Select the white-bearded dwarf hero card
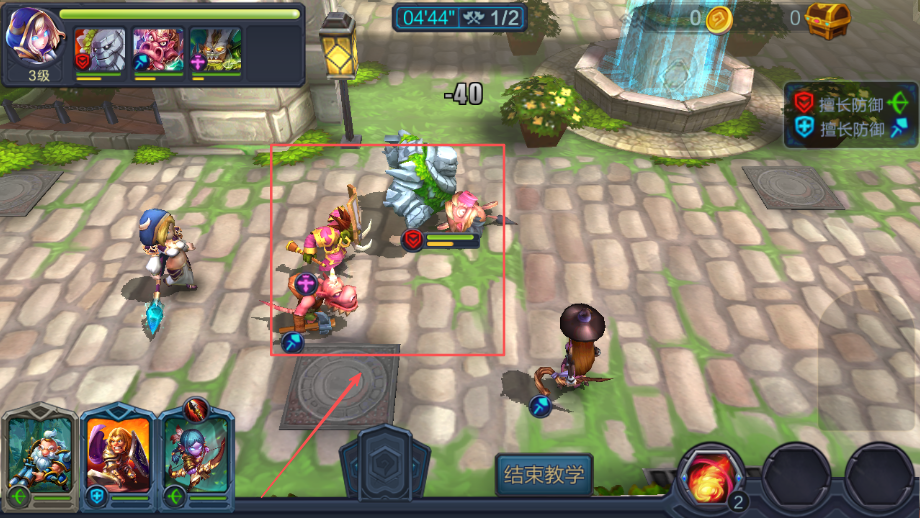920x518 pixels. click(x=41, y=453)
